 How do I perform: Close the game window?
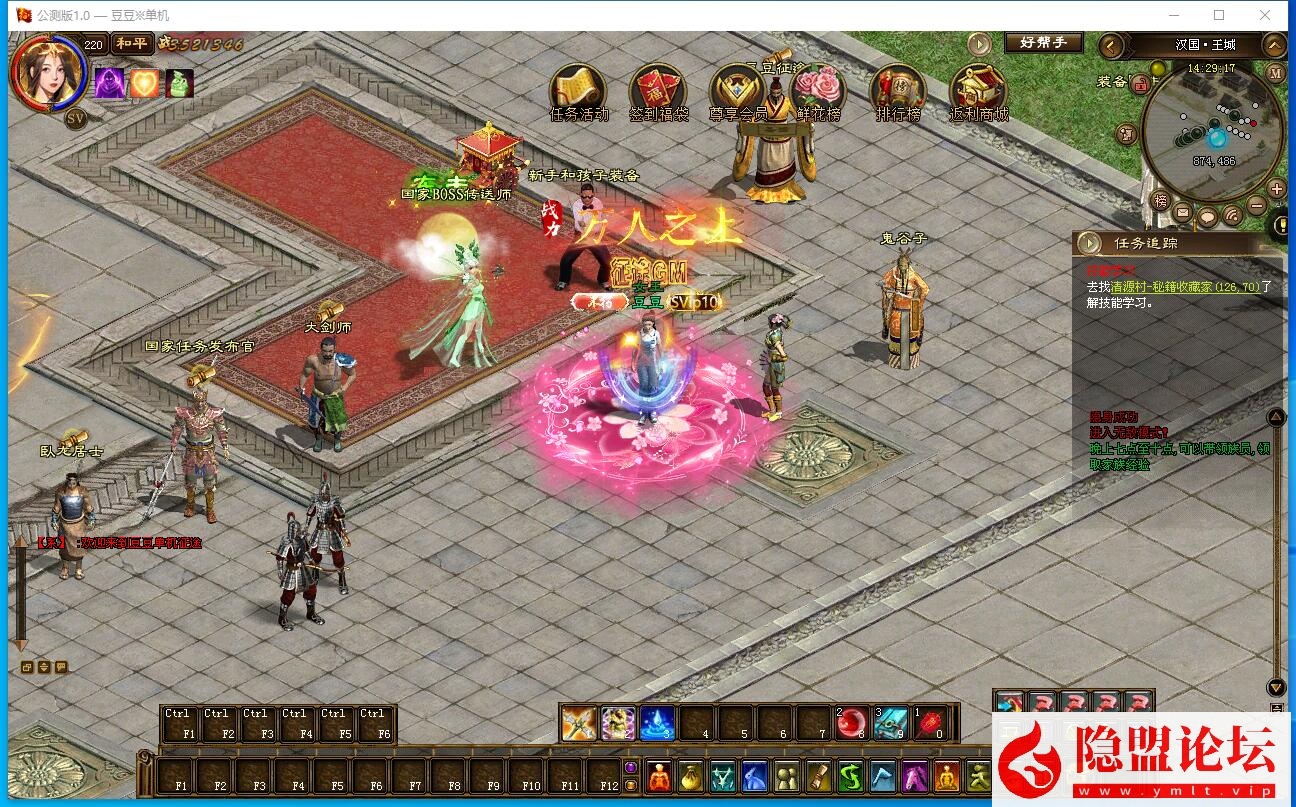tap(1265, 15)
